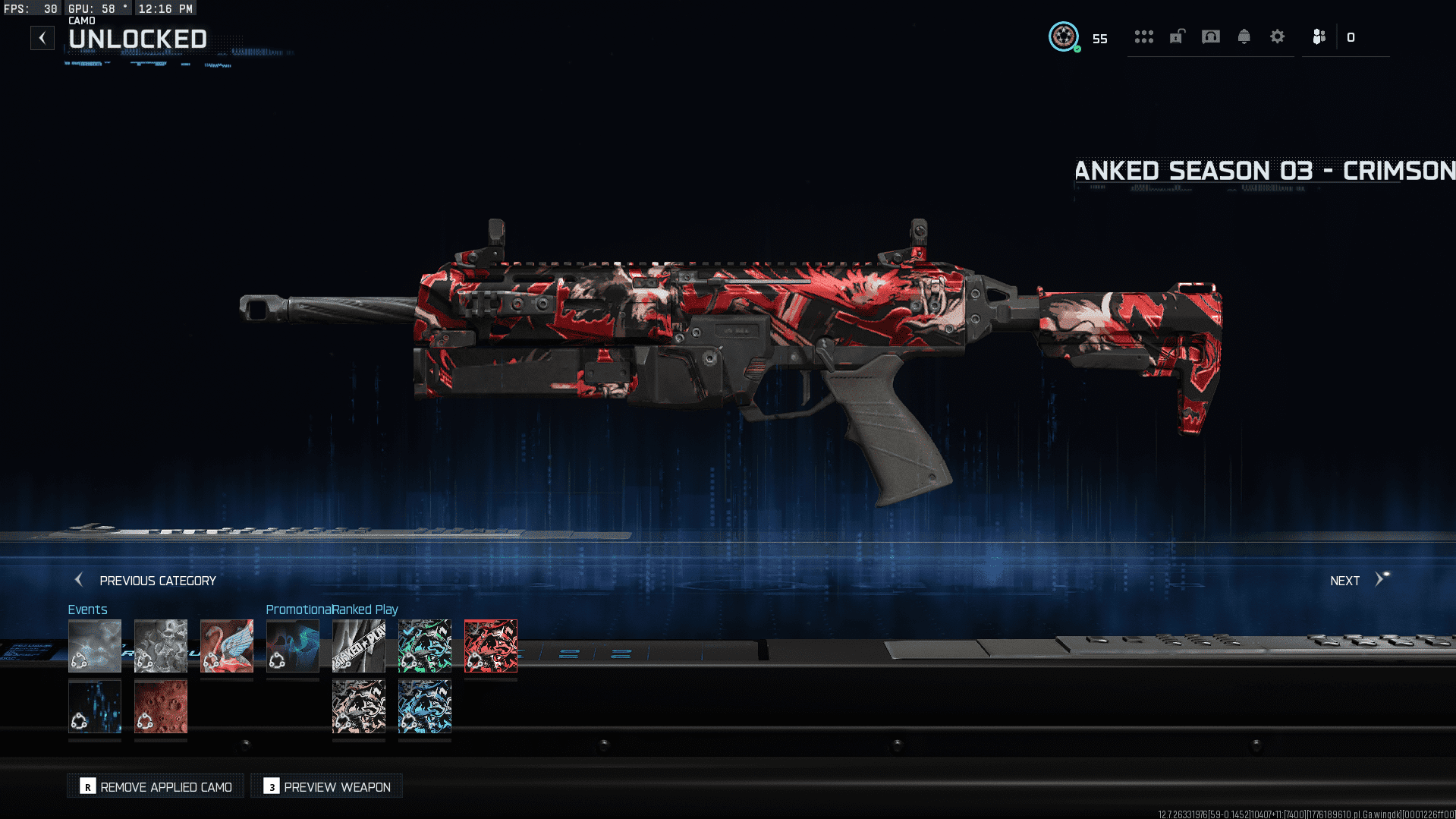Pick the grey metallic skulls event camo
The height and width of the screenshot is (819, 1456).
160,646
